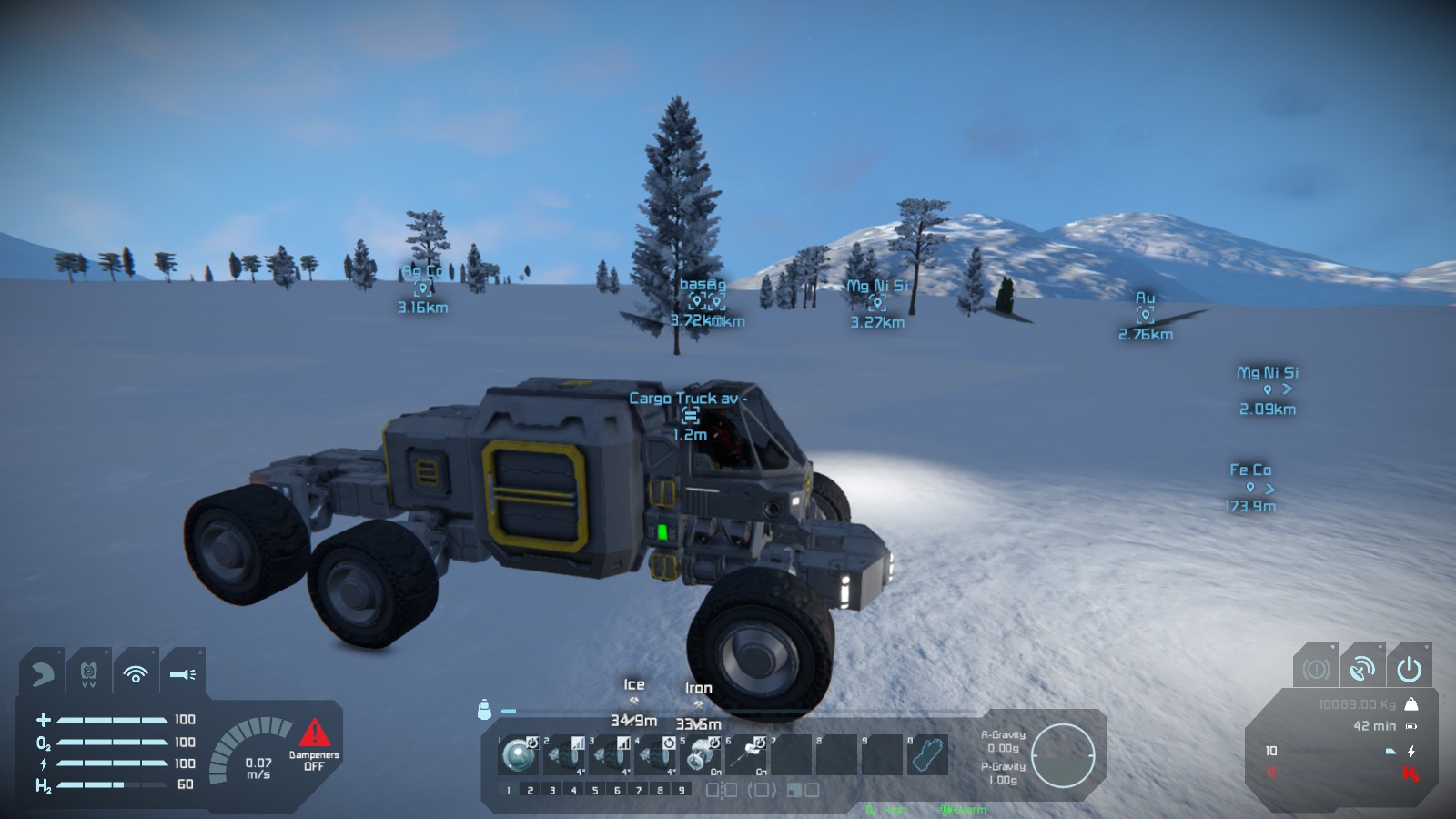Image resolution: width=1456 pixels, height=819 pixels.
Task: Toggle the broadcasting signal icon
Action: tap(136, 673)
